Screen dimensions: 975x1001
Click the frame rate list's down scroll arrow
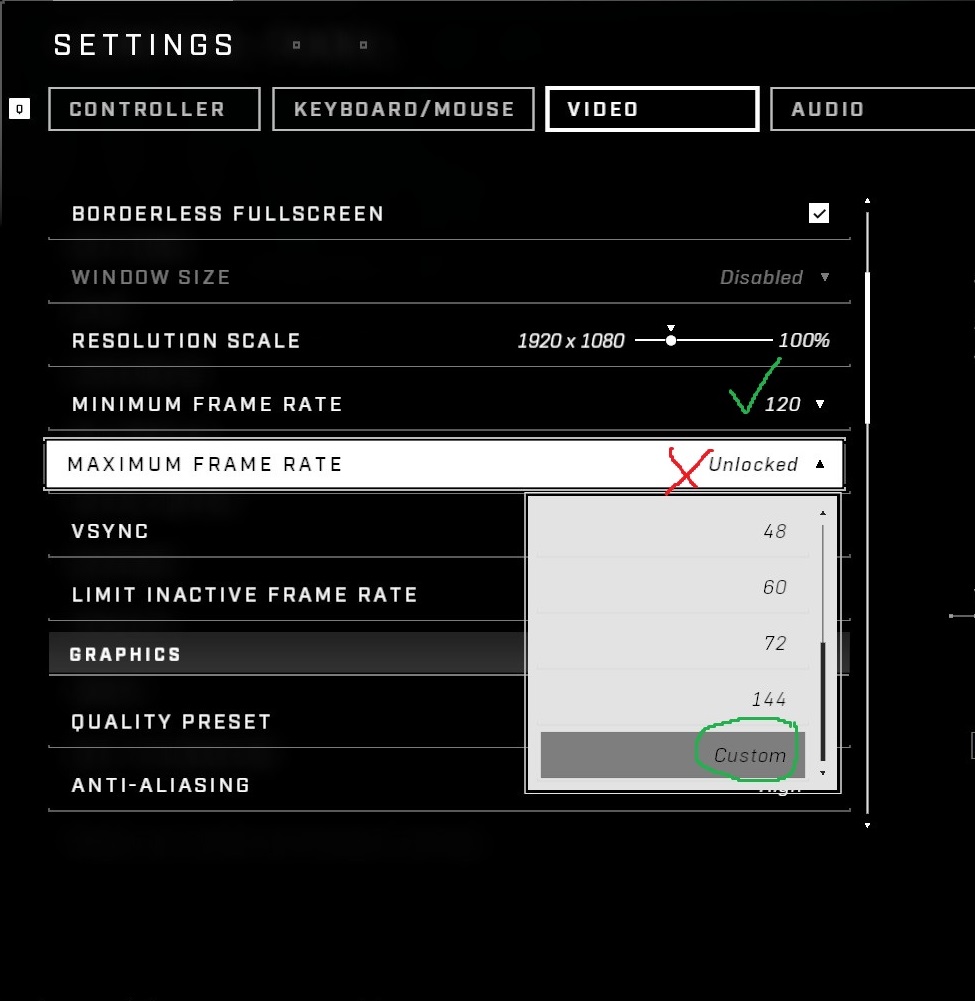[823, 773]
